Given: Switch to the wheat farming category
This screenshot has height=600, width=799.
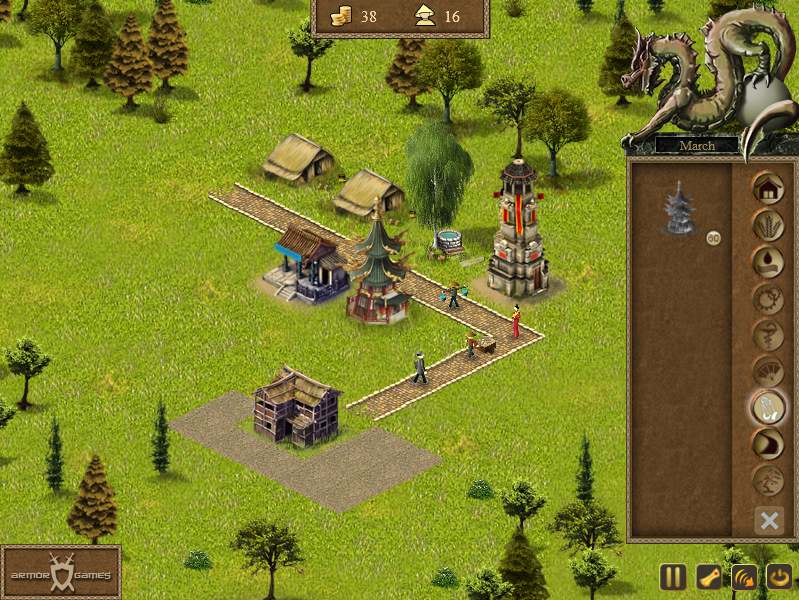Looking at the screenshot, I should coord(768,225).
